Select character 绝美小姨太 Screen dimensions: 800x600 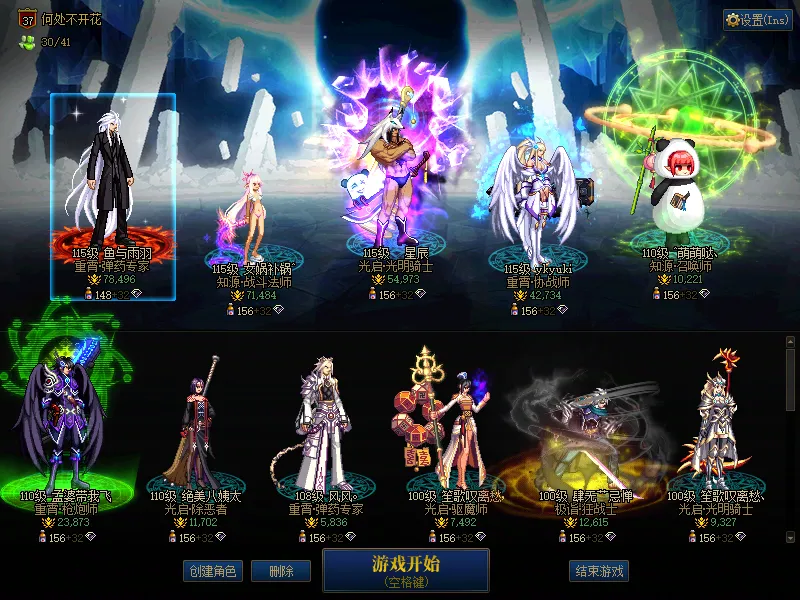point(197,430)
